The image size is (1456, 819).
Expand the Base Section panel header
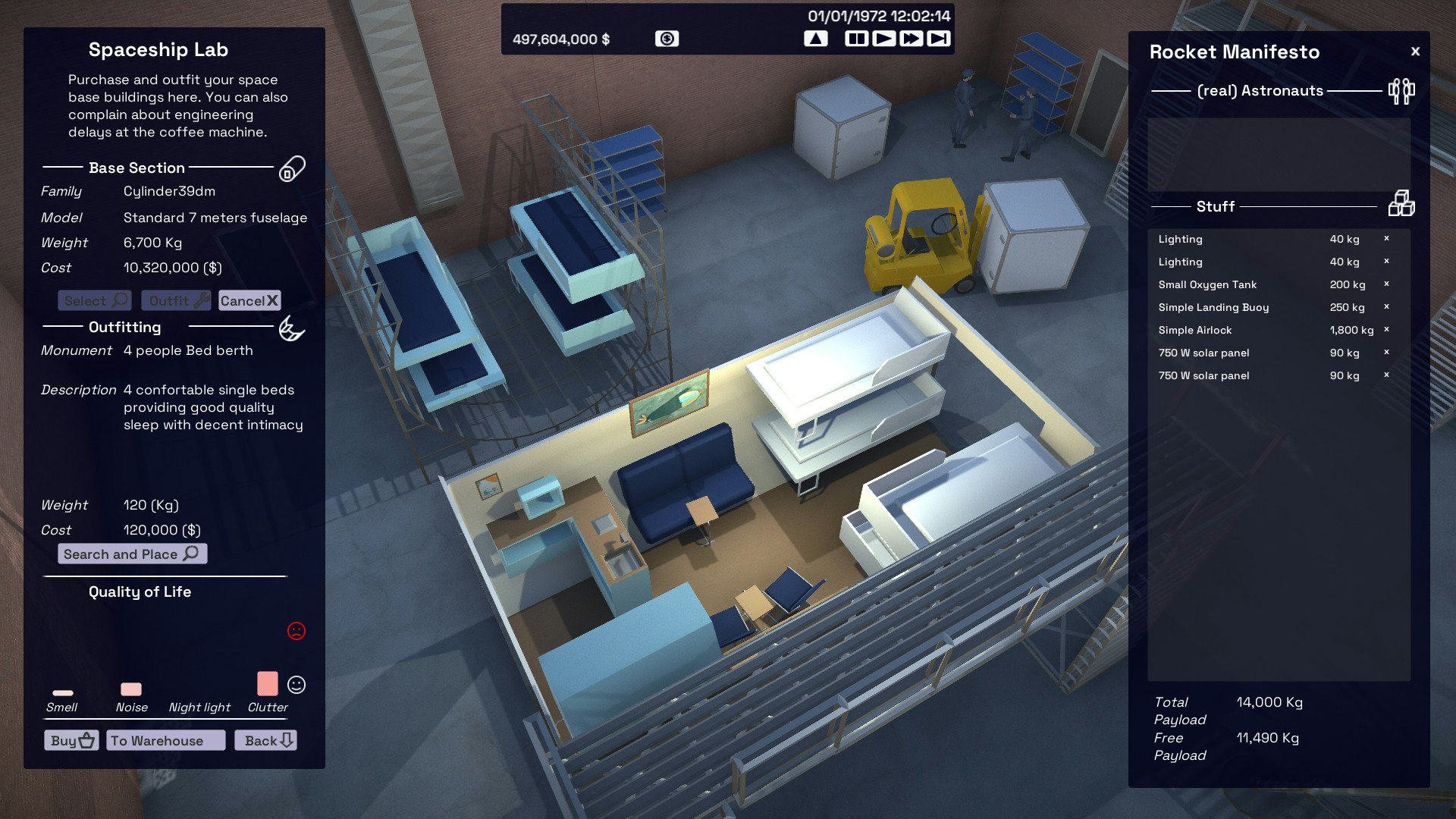[x=137, y=168]
